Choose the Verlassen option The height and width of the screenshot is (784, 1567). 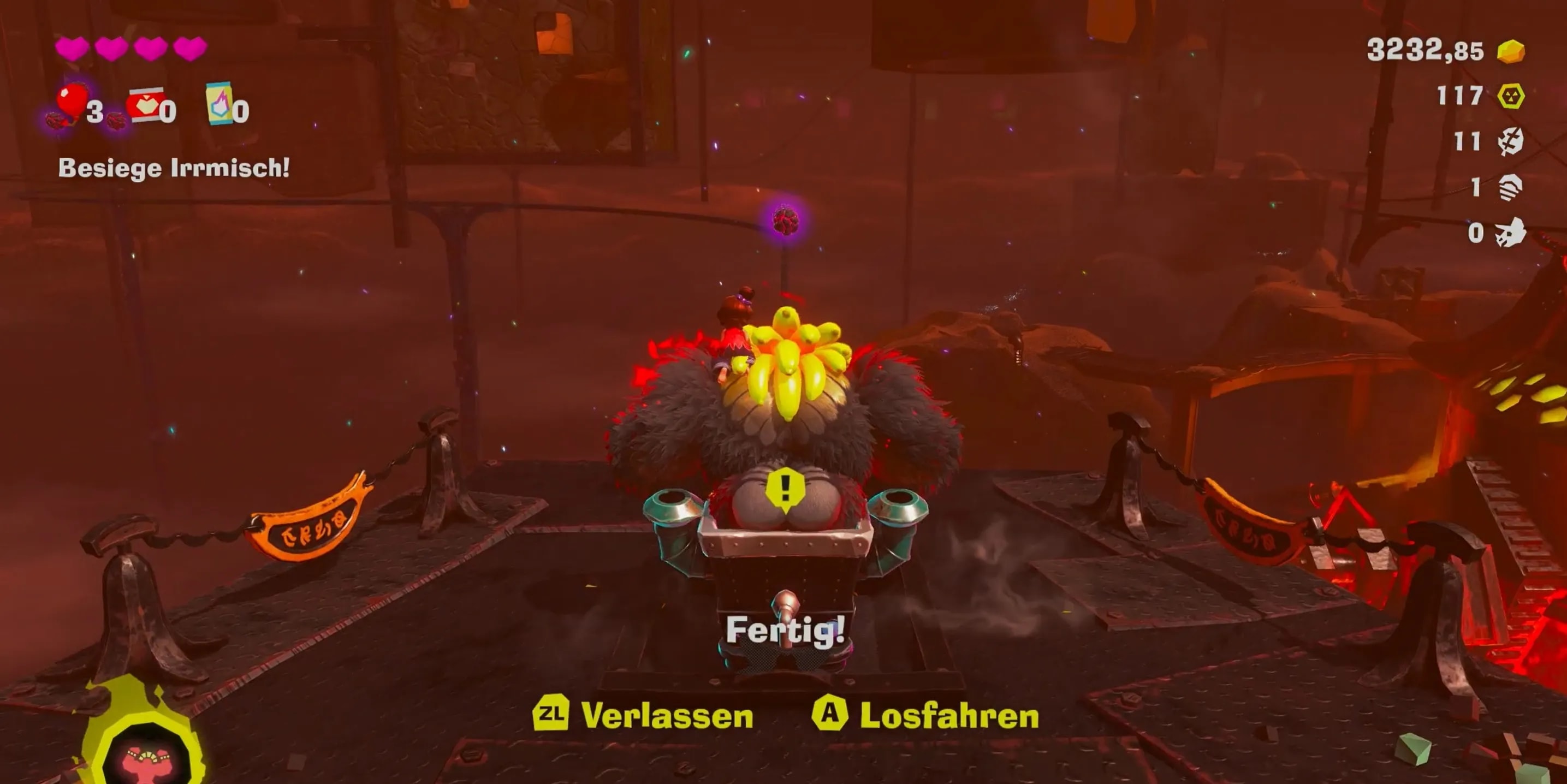point(644,715)
